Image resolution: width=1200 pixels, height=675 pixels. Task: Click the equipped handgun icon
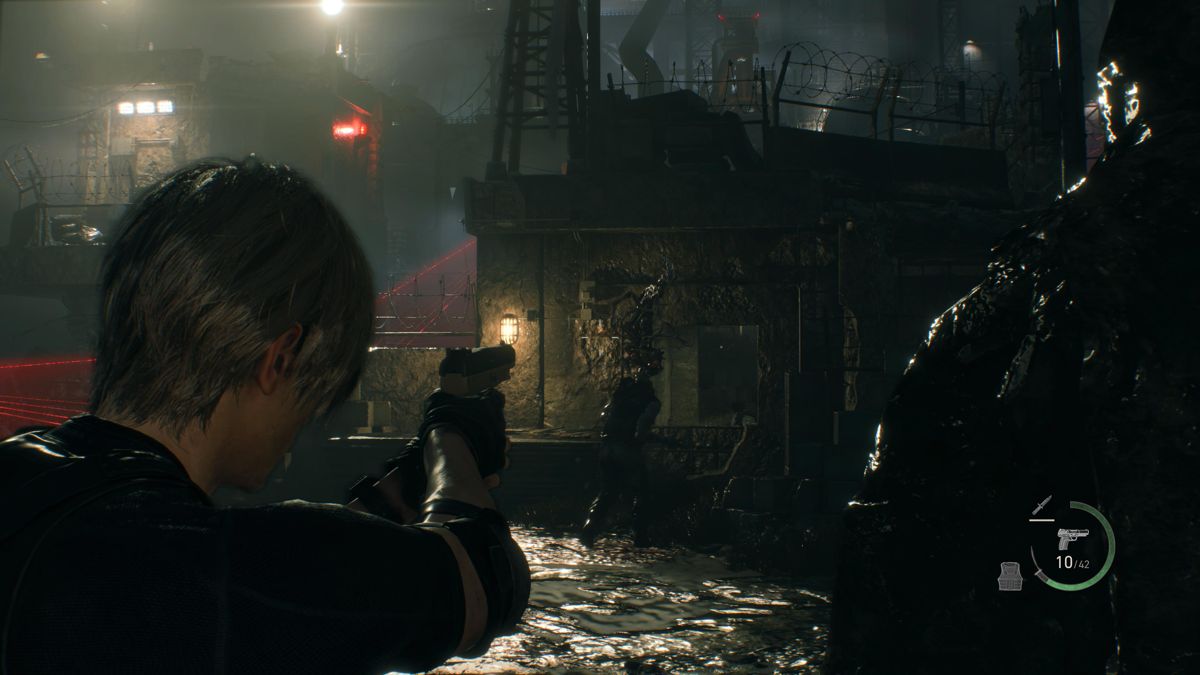[1072, 539]
